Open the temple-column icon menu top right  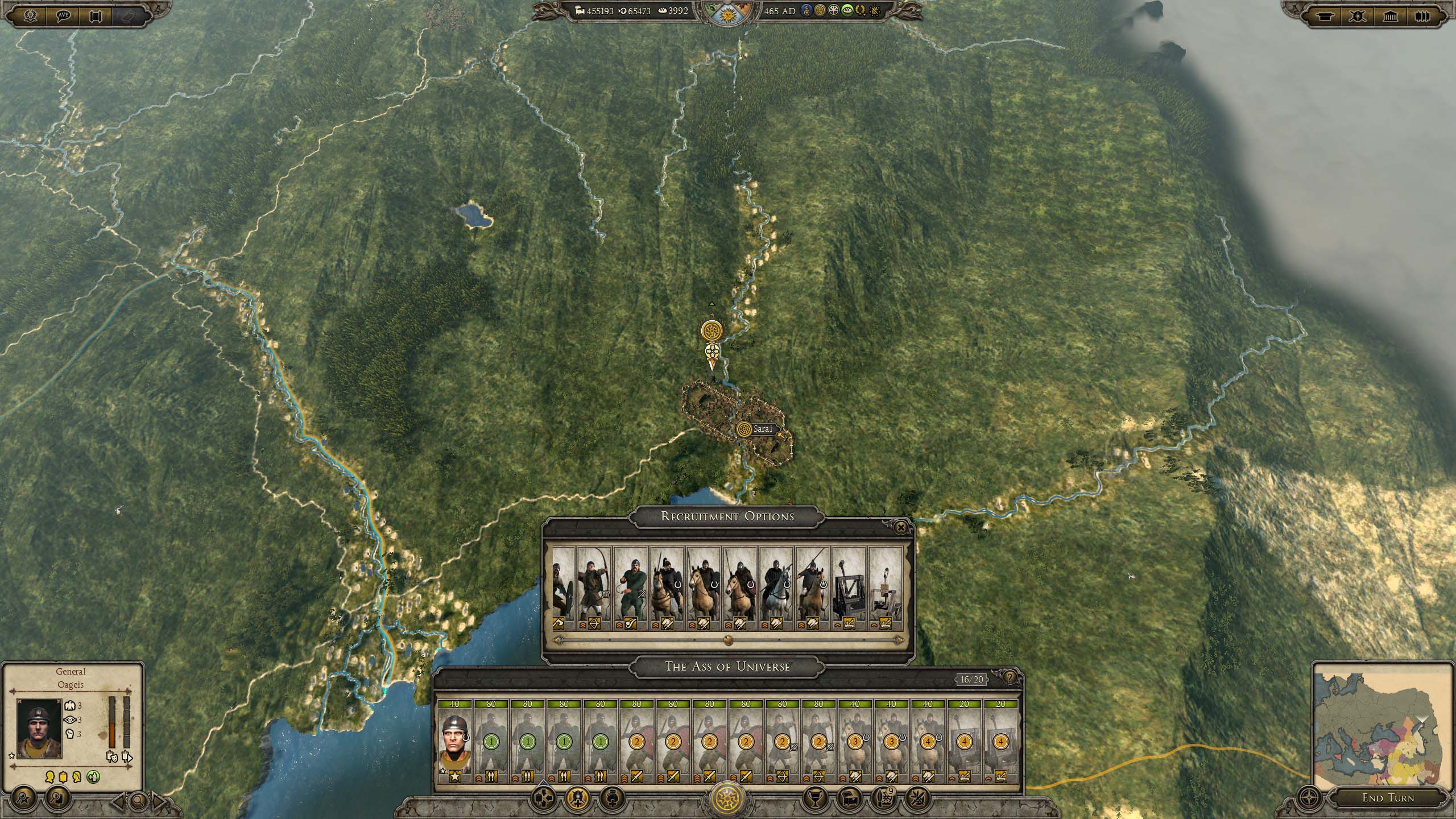(1389, 16)
